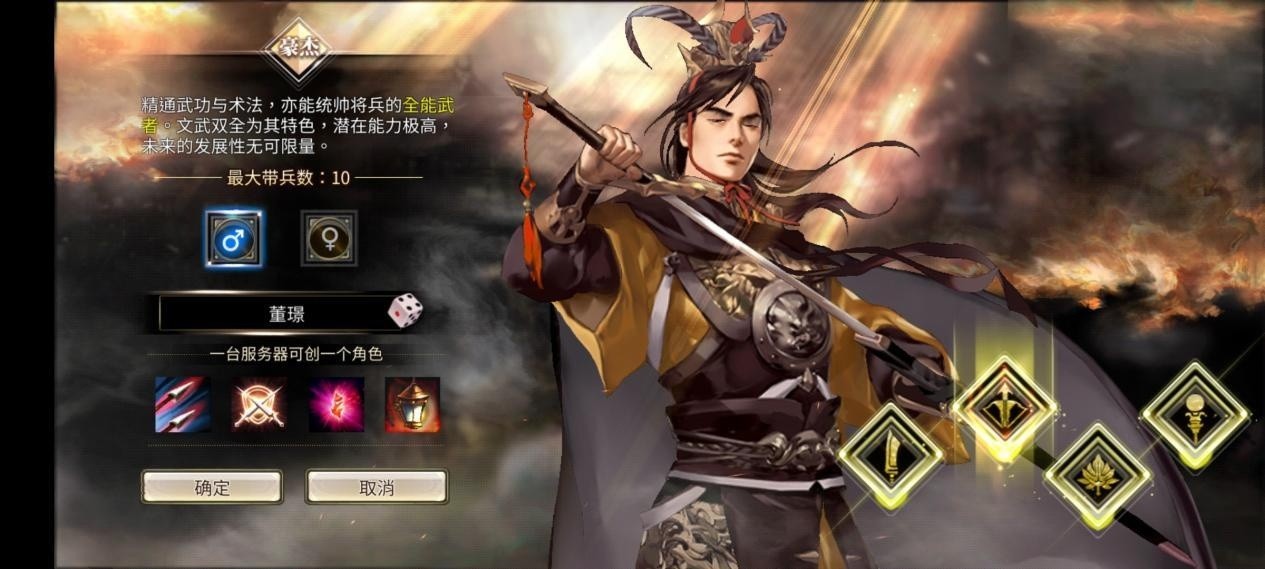Switch to the lotus leaf class
The width and height of the screenshot is (1265, 569).
point(1097,475)
